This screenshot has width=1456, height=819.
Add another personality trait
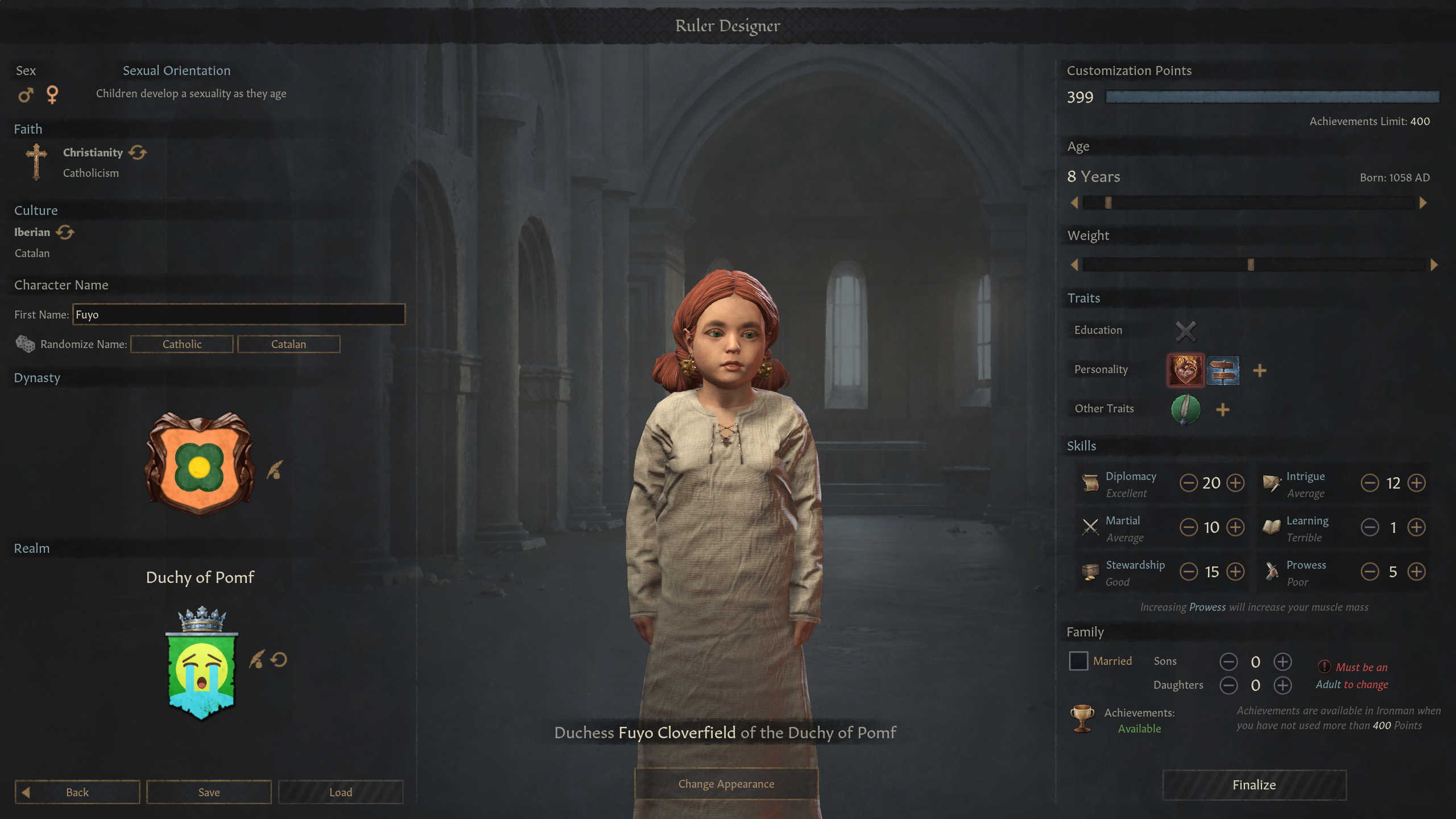click(1260, 371)
